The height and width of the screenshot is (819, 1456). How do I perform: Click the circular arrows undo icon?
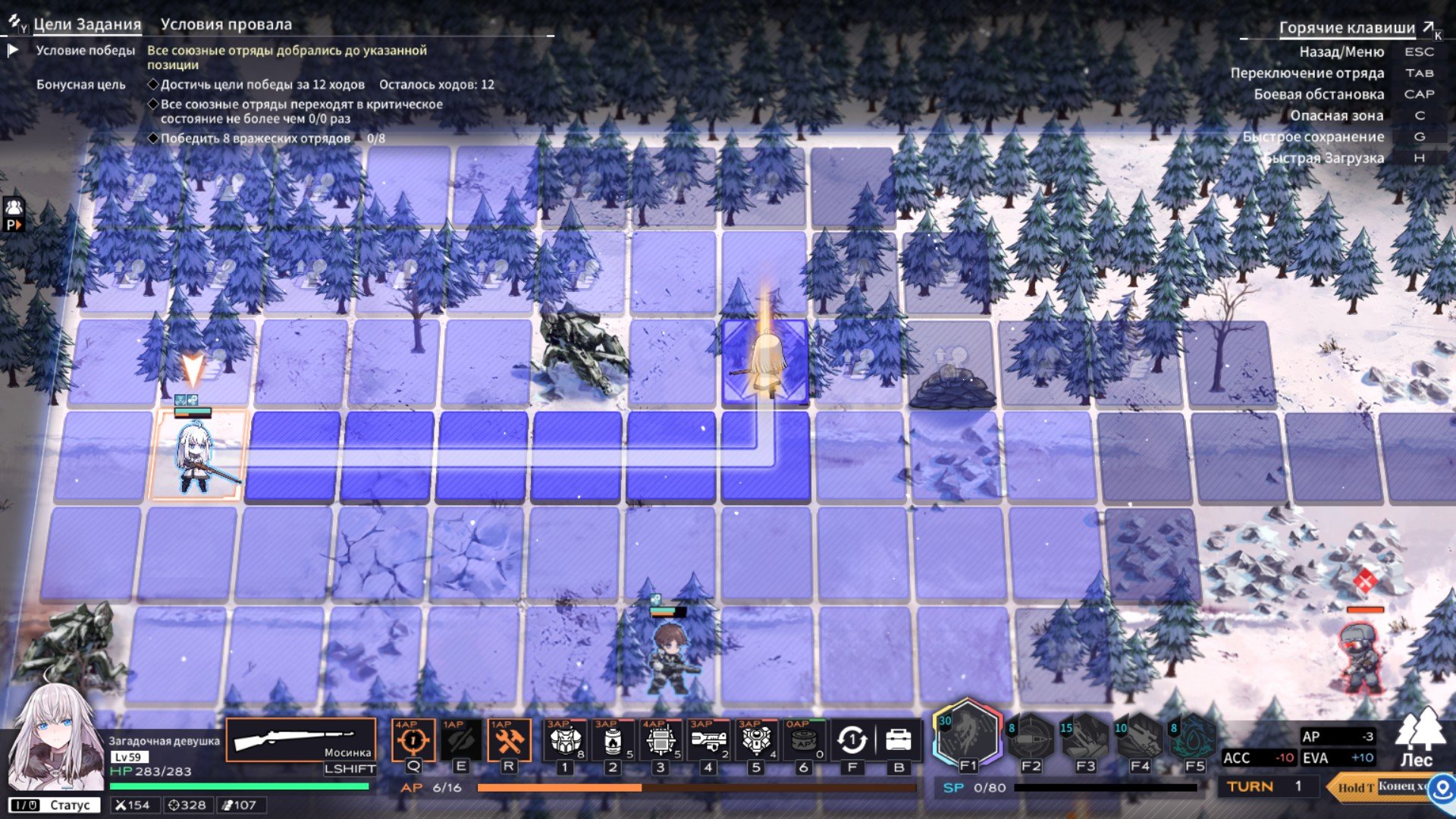click(x=852, y=740)
